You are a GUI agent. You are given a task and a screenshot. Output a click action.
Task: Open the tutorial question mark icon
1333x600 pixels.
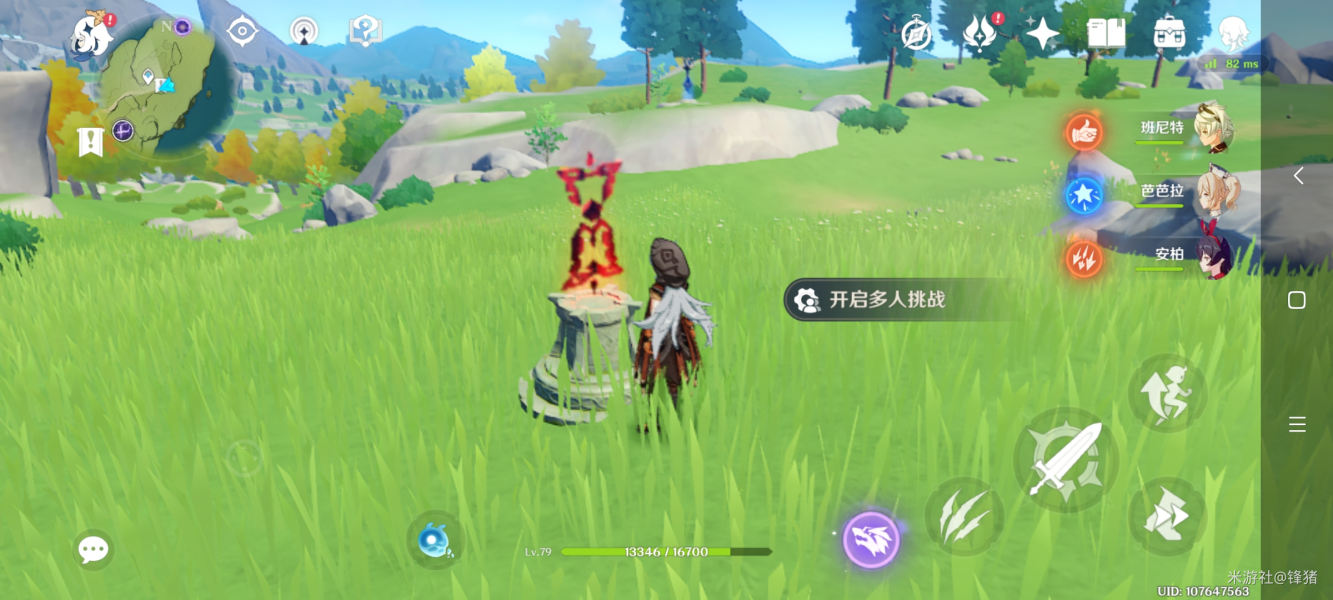pyautogui.click(x=365, y=32)
